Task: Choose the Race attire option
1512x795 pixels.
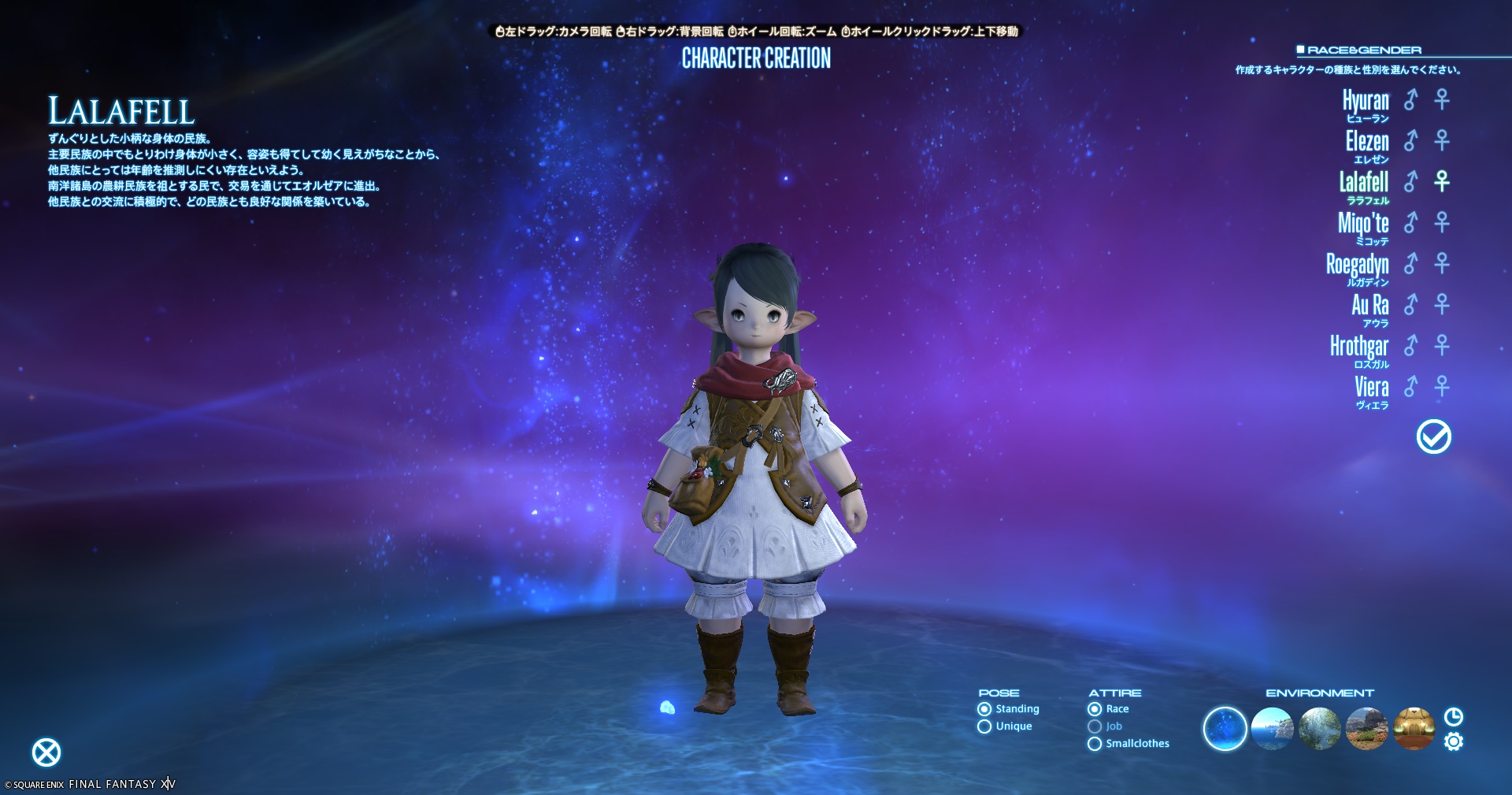Action: [x=1095, y=709]
